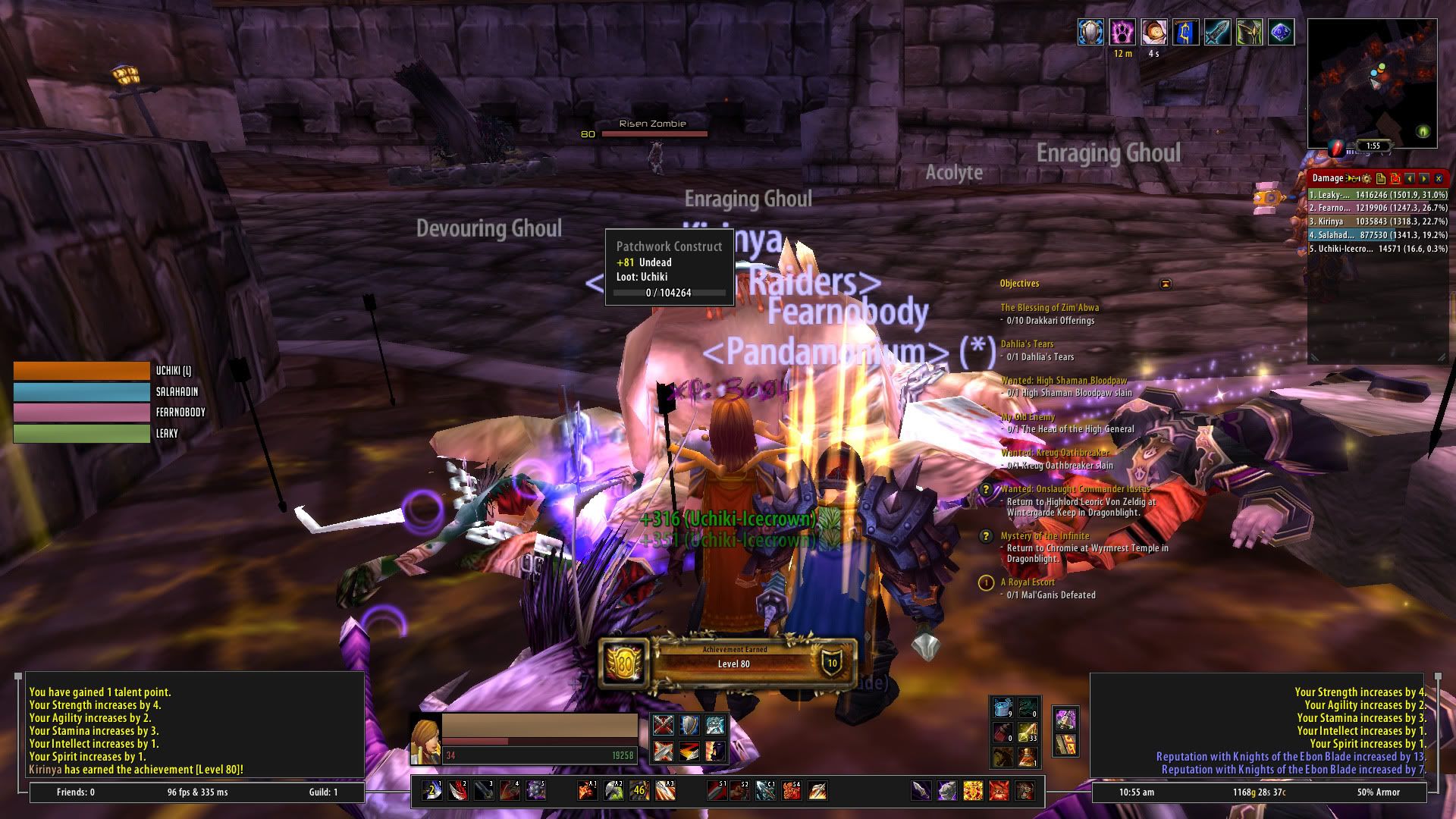This screenshot has width=1456, height=819.
Task: Open A Royal Escort objective
Action: pos(1028,582)
